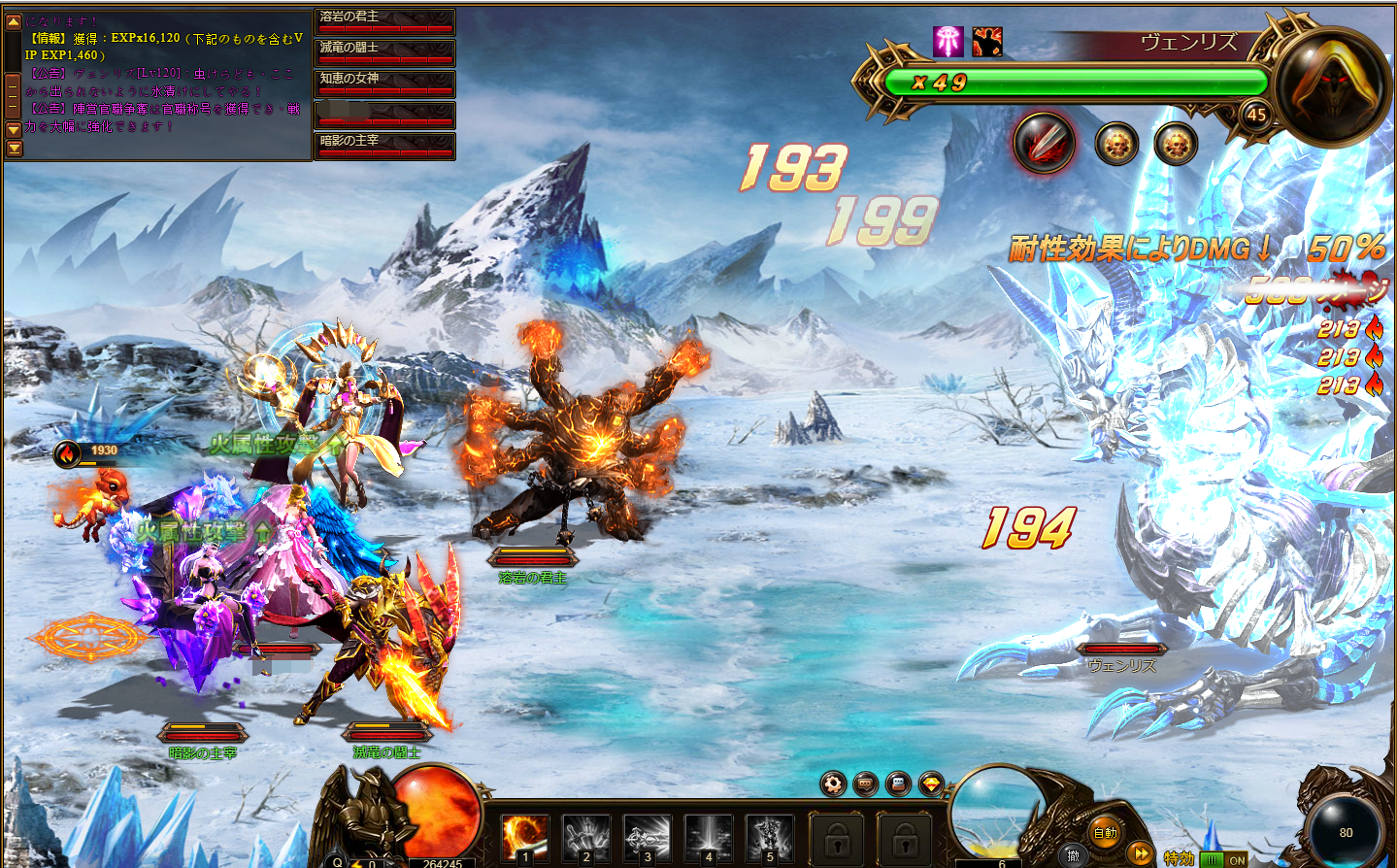Use the skill in hotbar slot 2
1397x868 pixels.
click(586, 836)
